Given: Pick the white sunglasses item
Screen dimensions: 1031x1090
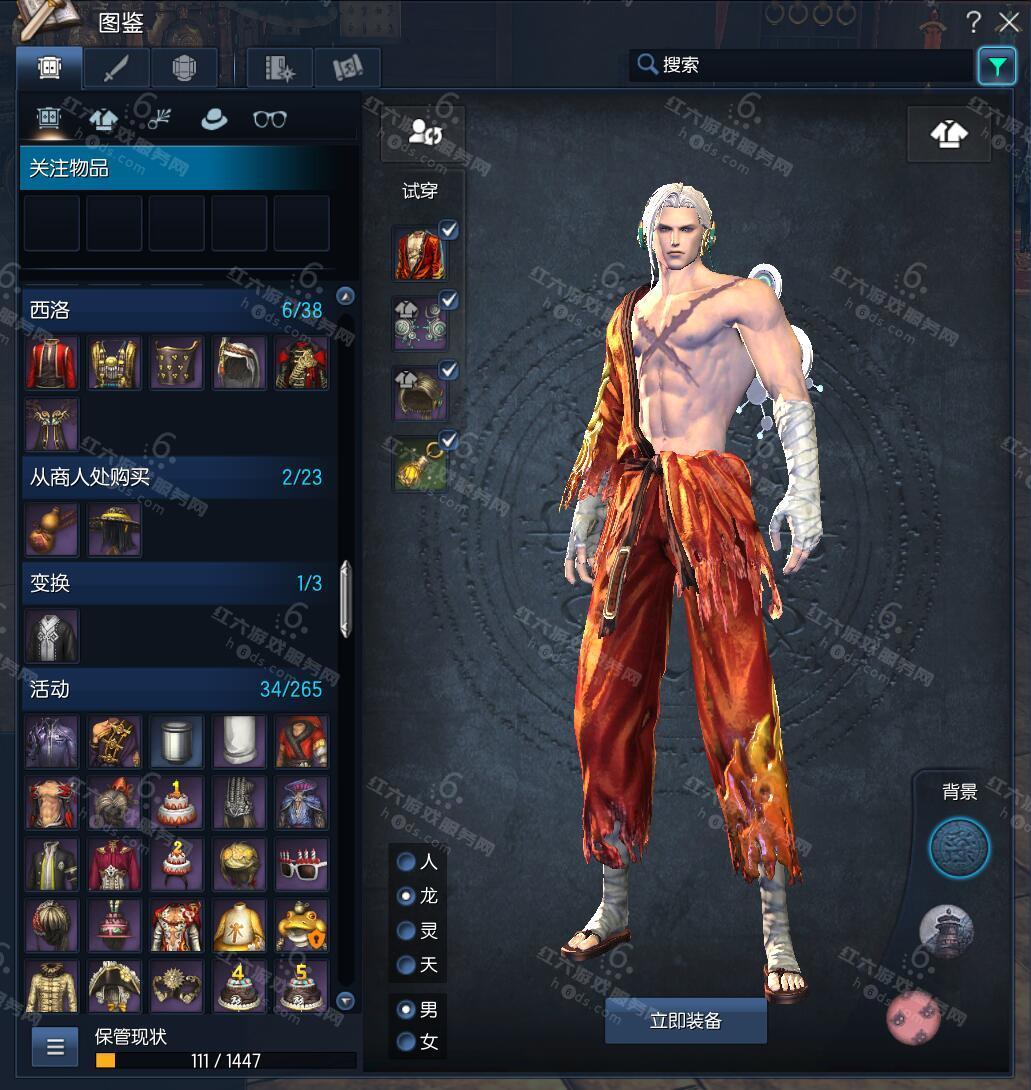Looking at the screenshot, I should (301, 864).
